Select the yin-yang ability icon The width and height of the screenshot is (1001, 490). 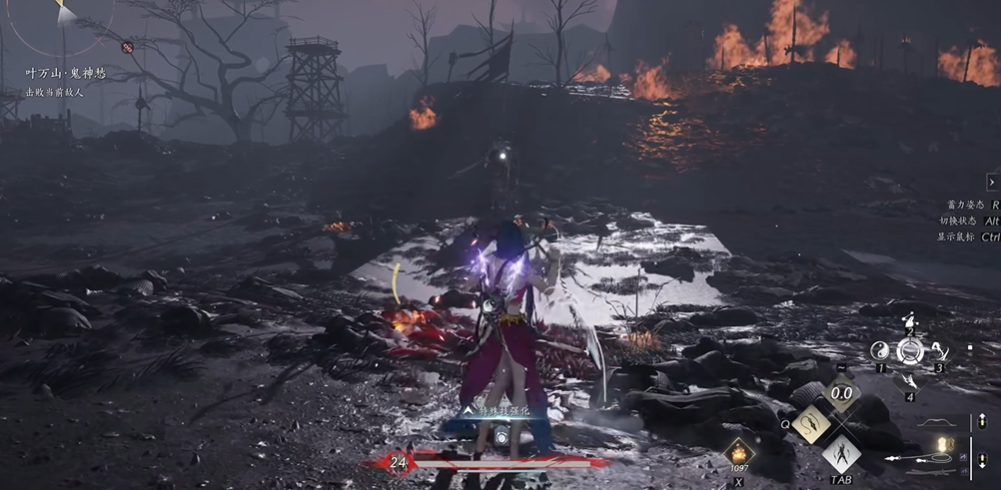(x=880, y=351)
